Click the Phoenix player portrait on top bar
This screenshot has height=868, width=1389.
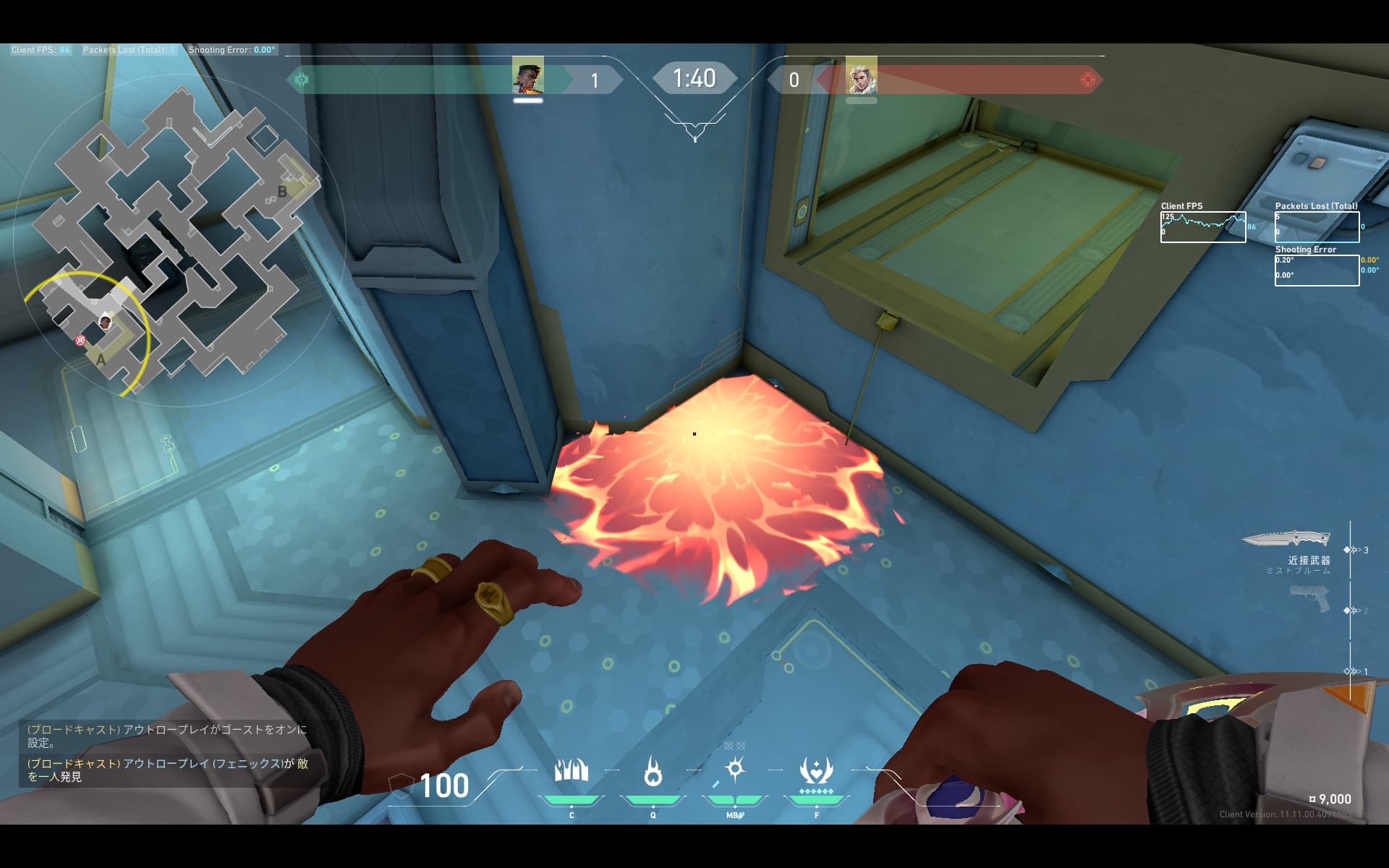(528, 76)
